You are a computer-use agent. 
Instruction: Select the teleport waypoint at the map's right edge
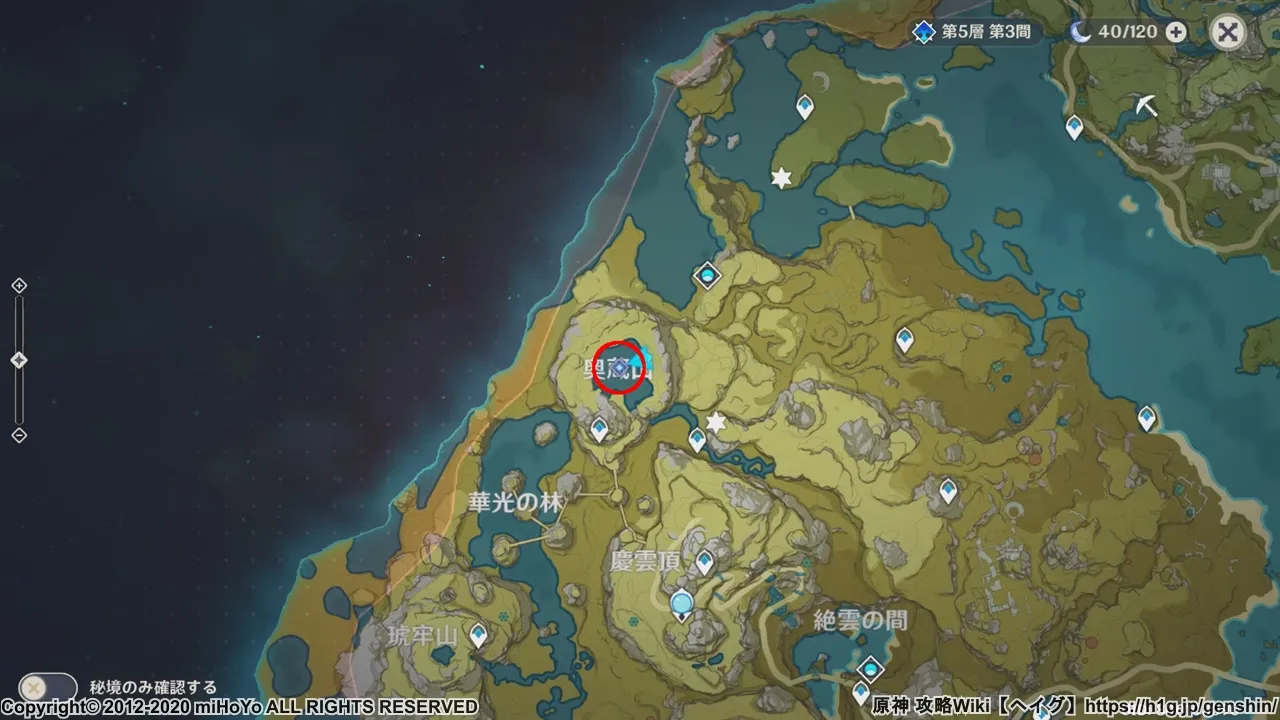1146,415
